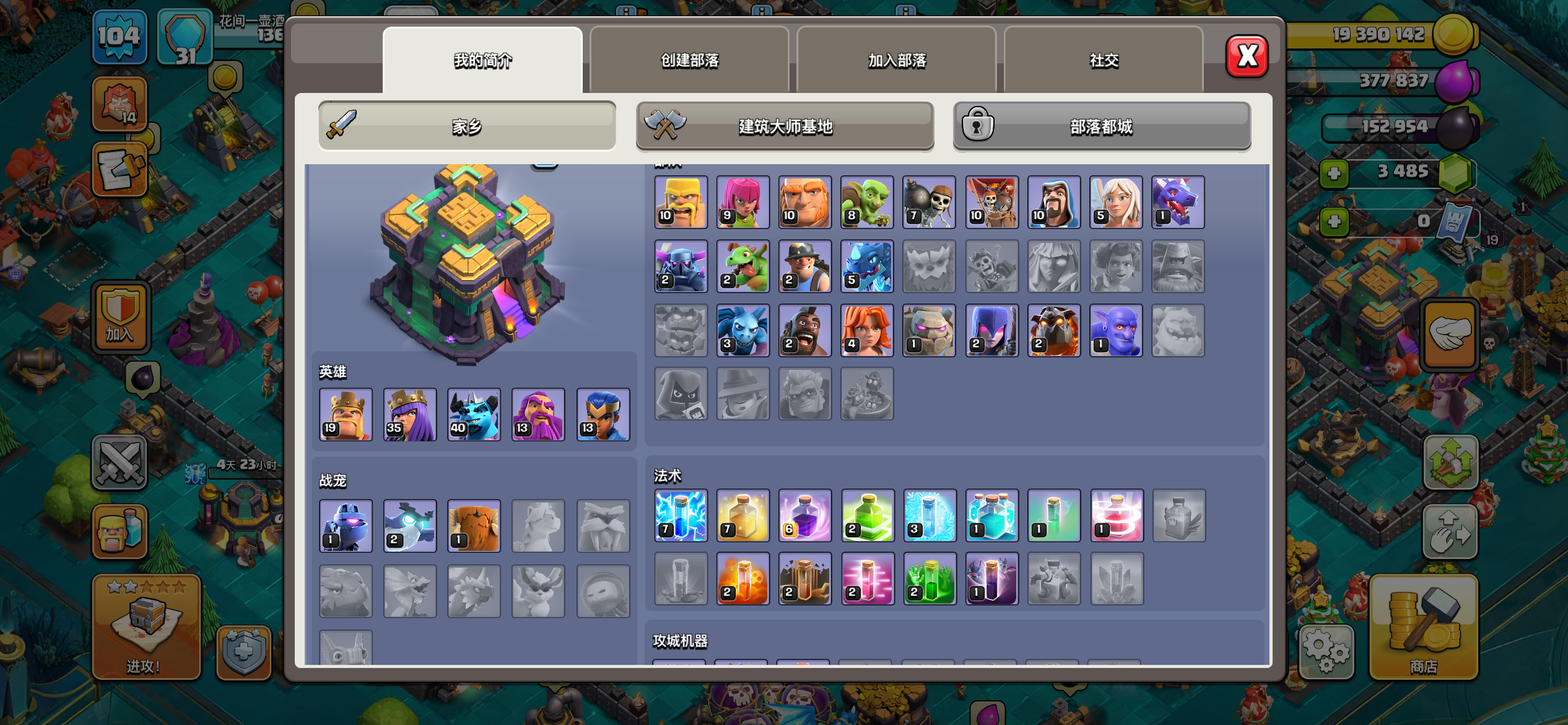Switch back to the 家乡 view
The image size is (1568, 725).
coord(468,125)
